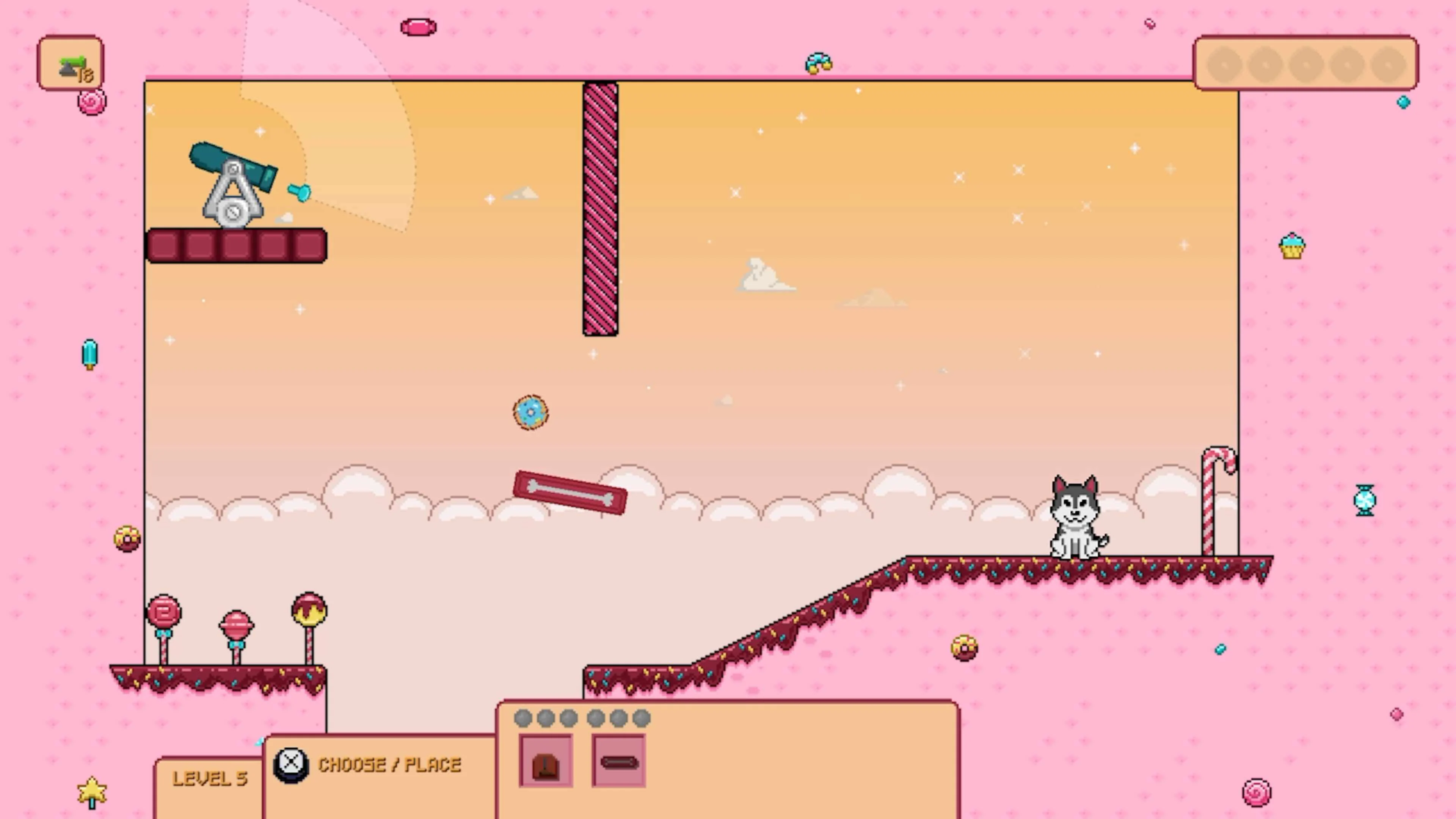Viewport: 1456px width, 819px height.
Task: Open the first coin slot in the top-right tracker
Action: (1224, 64)
